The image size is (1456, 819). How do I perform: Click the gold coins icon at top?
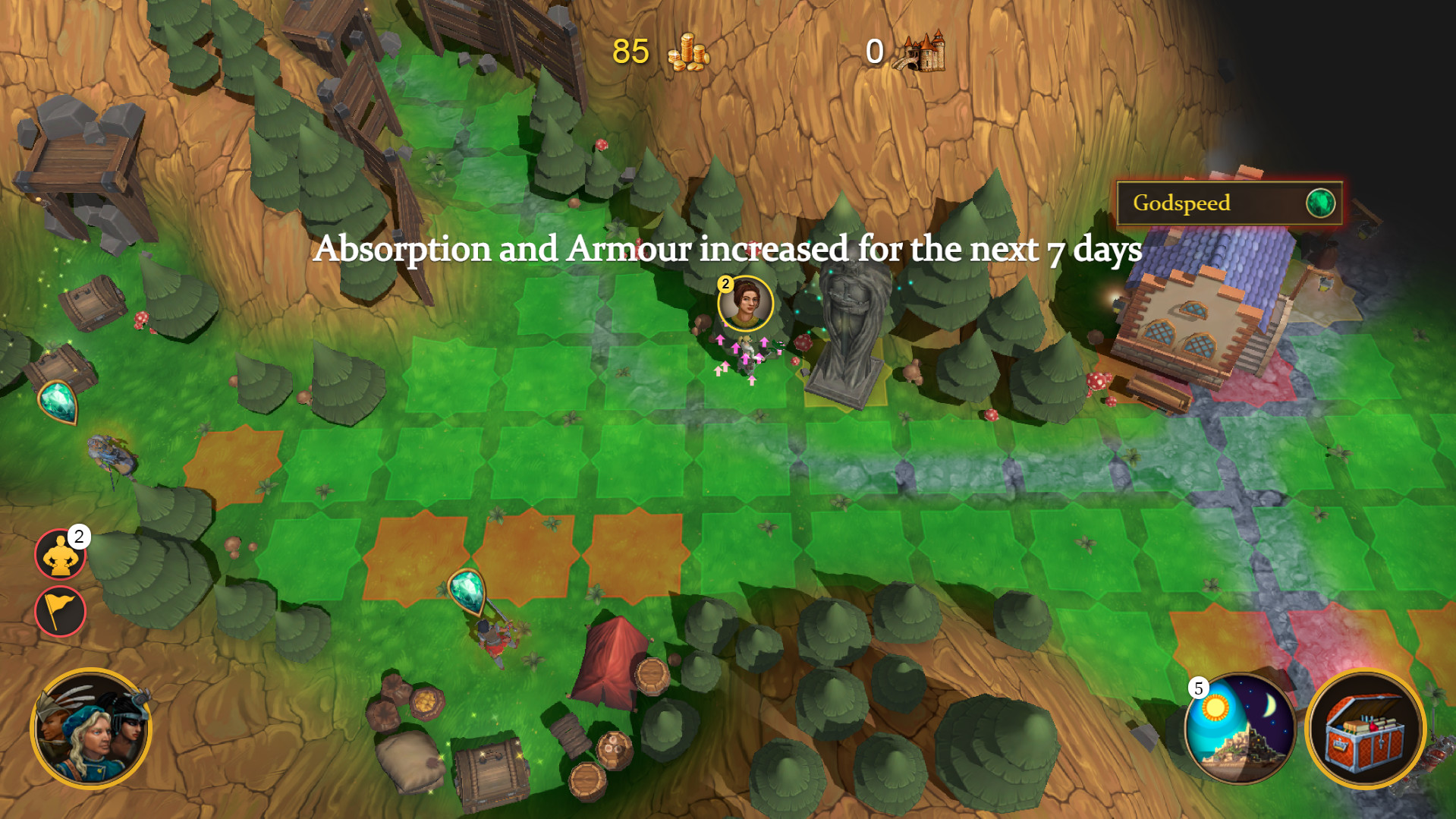pyautogui.click(x=685, y=54)
